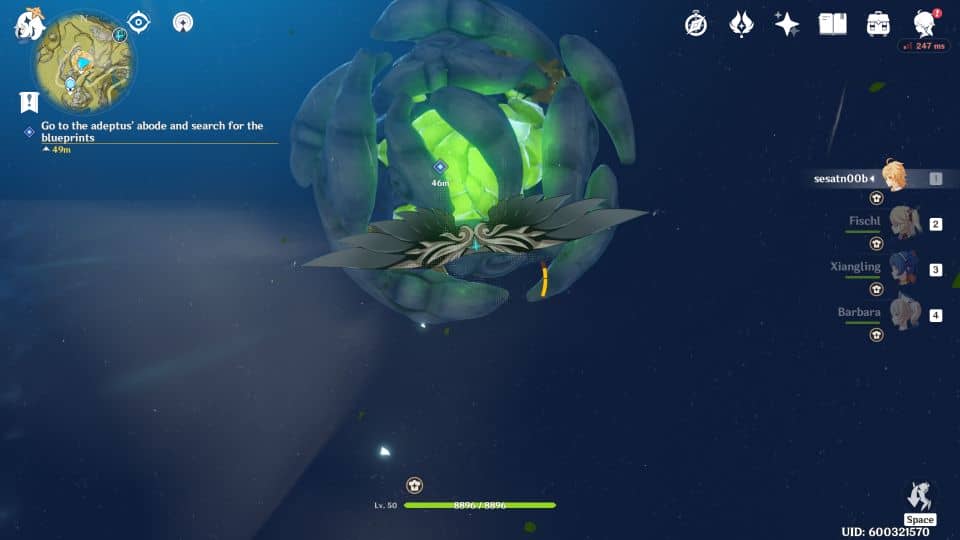
Task: Click the signal gauge icon beside the eye icon
Action: click(183, 22)
